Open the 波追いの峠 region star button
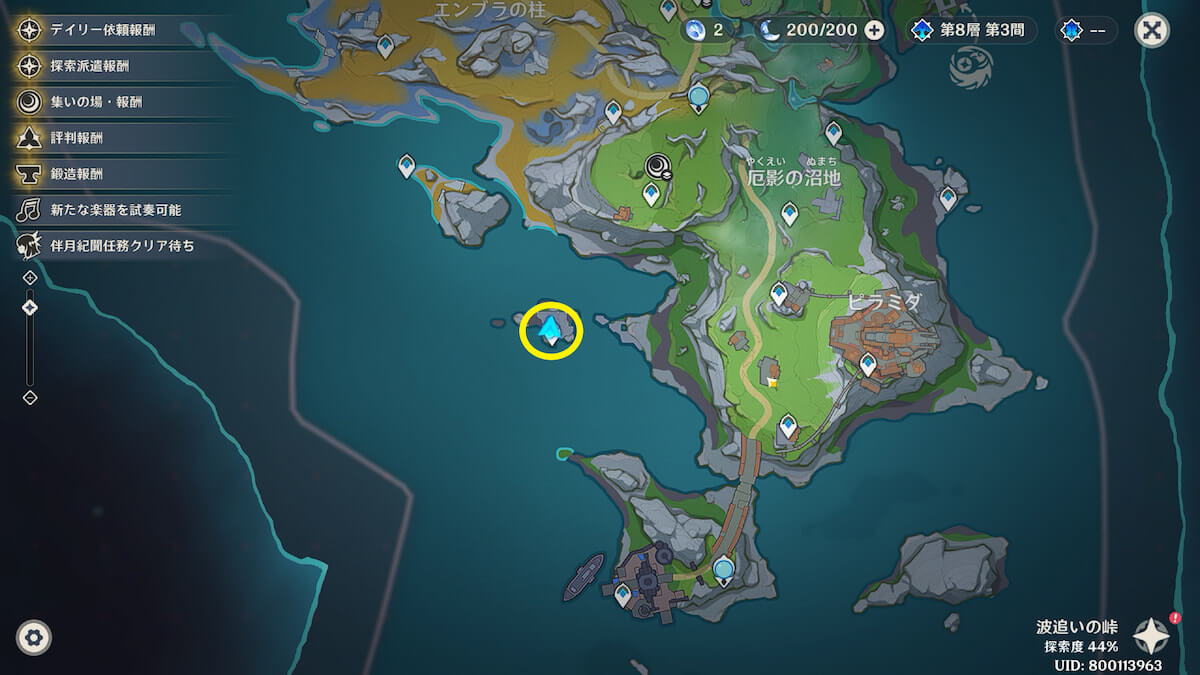The image size is (1200, 675). pyautogui.click(x=1151, y=634)
